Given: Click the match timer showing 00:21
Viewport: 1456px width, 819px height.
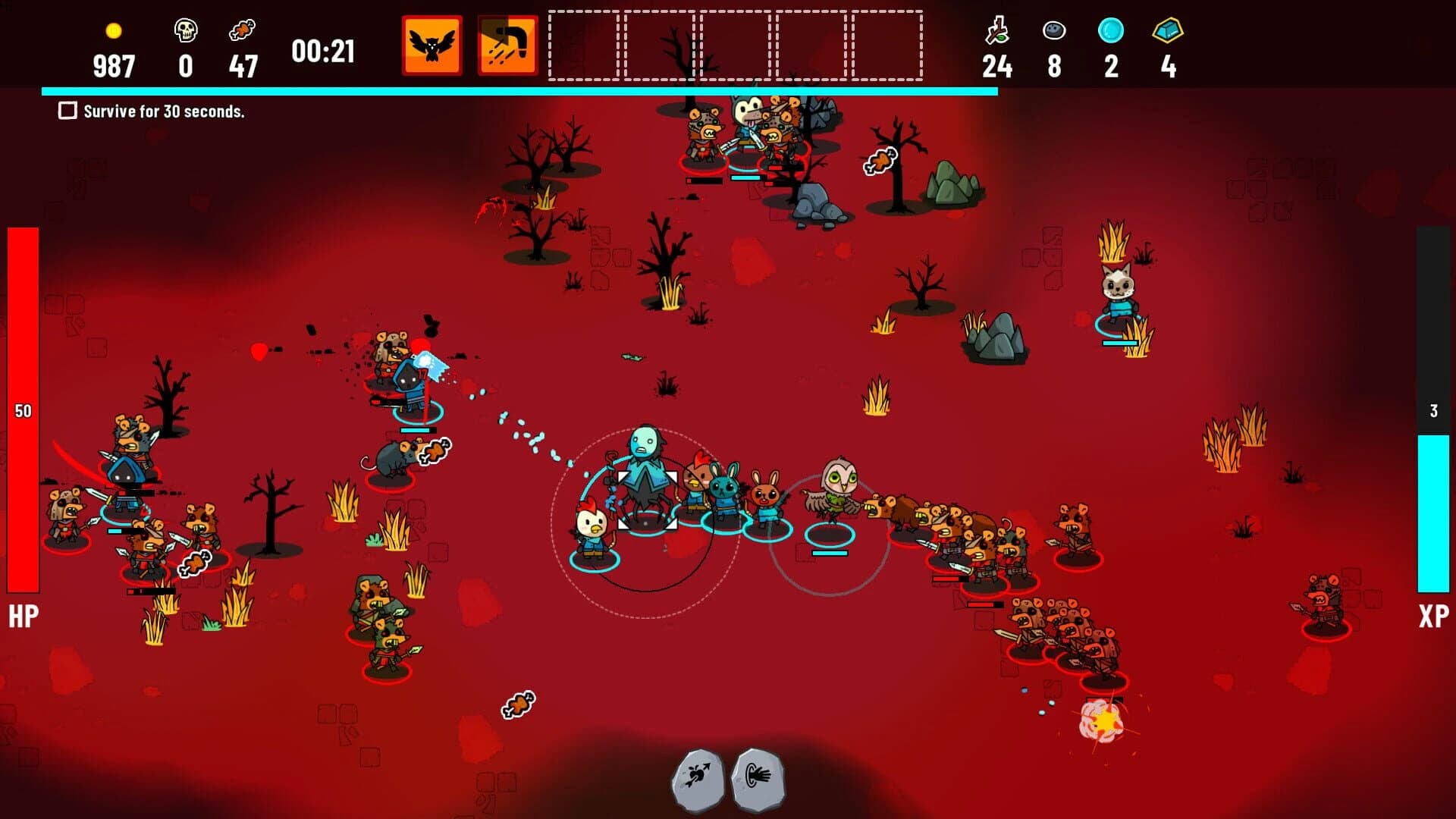Looking at the screenshot, I should pyautogui.click(x=322, y=53).
